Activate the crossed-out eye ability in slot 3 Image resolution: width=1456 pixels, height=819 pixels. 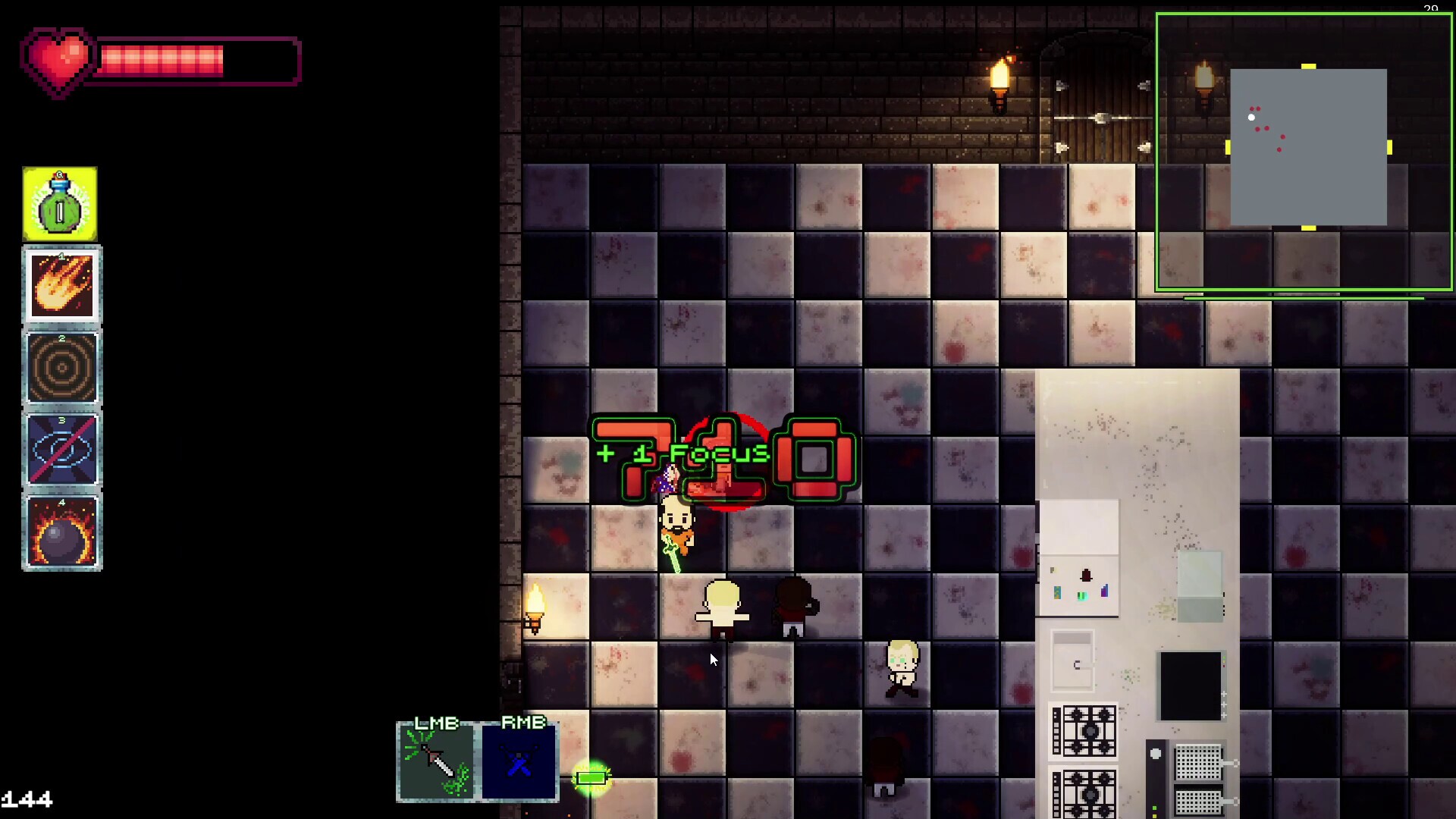click(61, 449)
